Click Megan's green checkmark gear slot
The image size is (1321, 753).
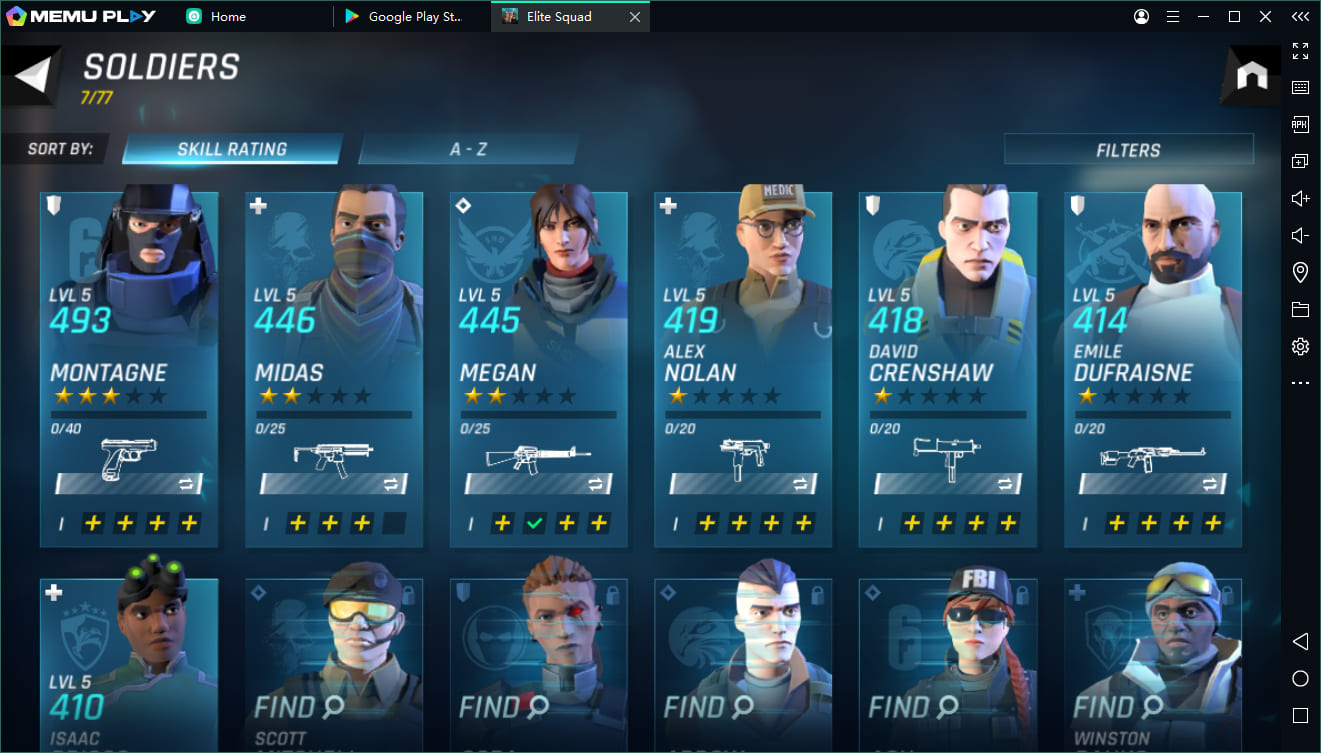click(535, 523)
